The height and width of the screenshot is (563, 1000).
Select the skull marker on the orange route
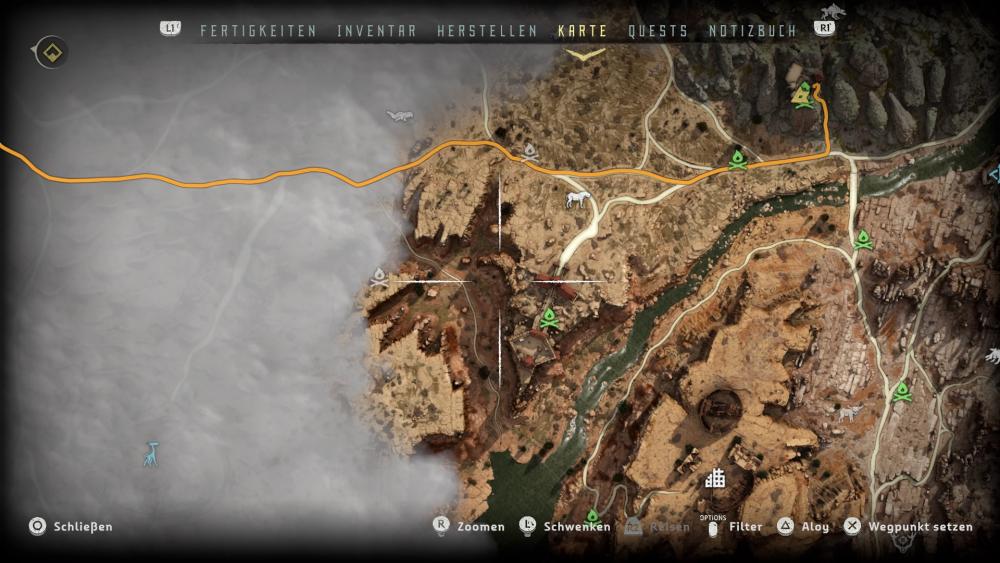[530, 153]
